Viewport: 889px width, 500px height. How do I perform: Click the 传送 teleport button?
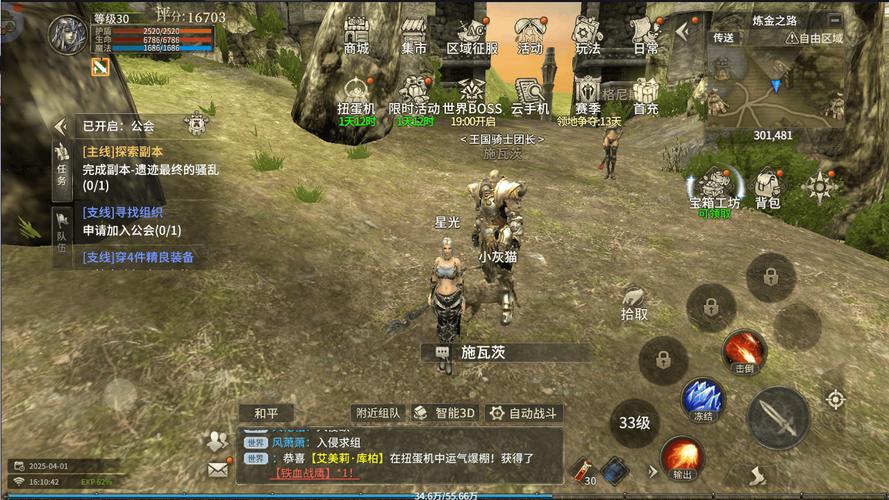tap(723, 38)
